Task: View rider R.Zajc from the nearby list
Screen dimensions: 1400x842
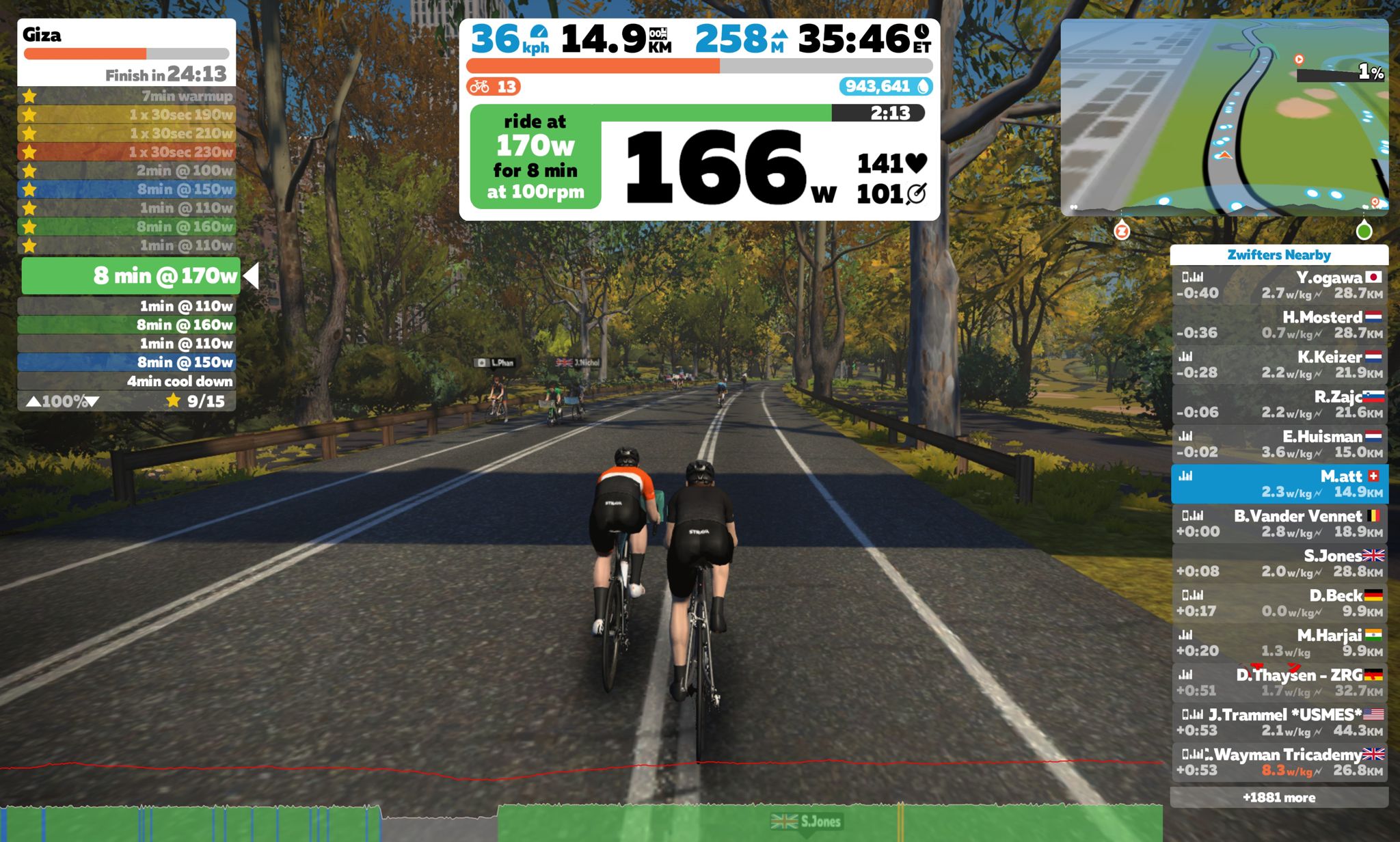Action: [x=1279, y=405]
